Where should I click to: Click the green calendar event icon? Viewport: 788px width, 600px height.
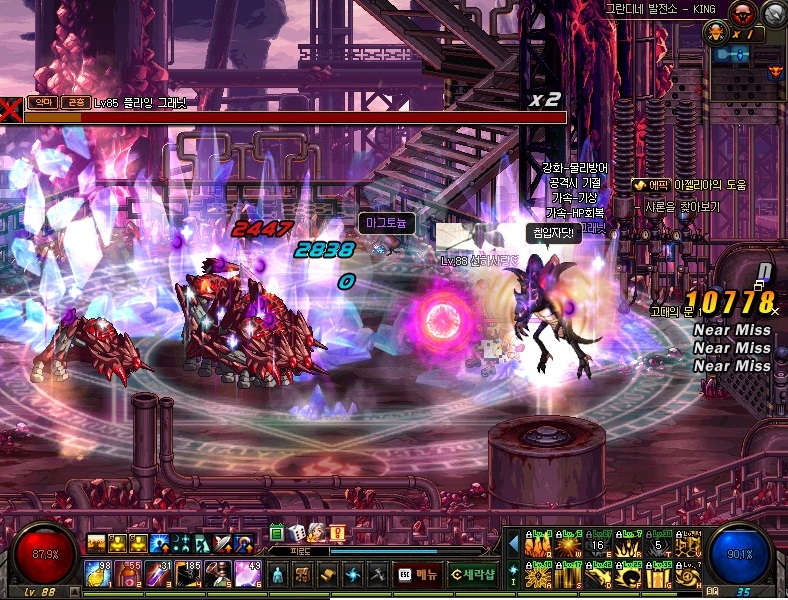tap(277, 532)
